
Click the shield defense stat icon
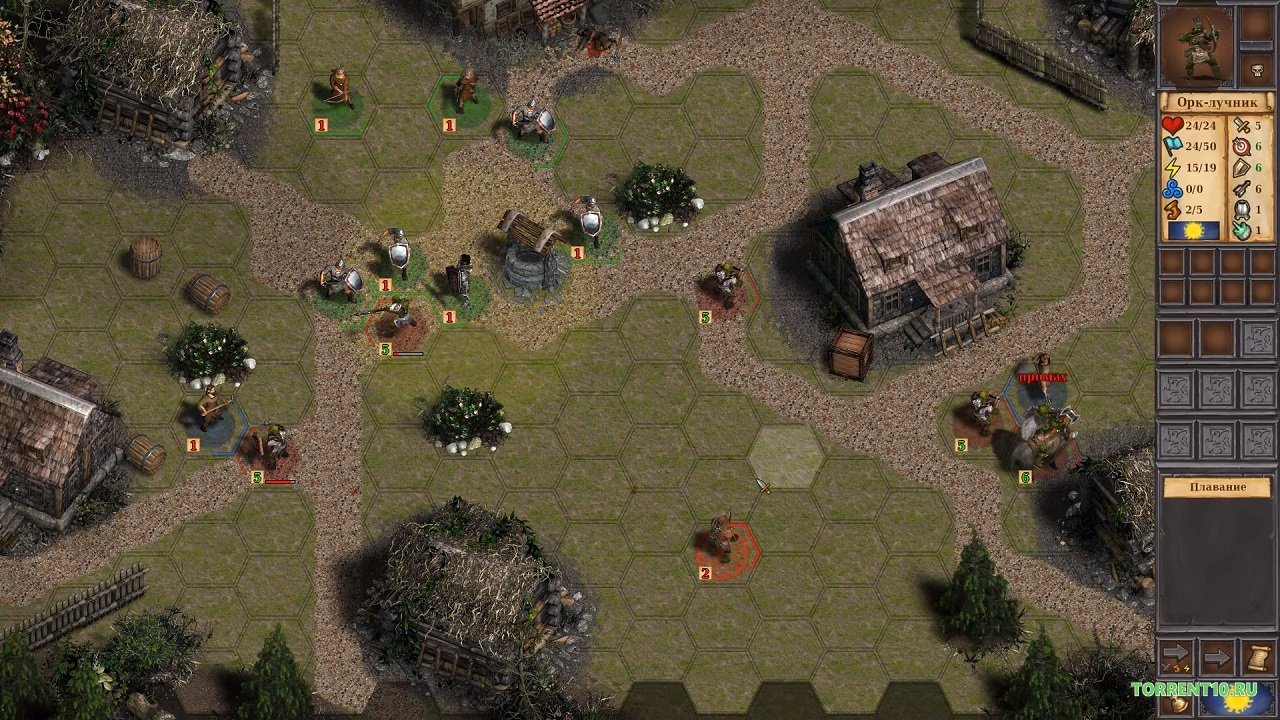(1240, 167)
